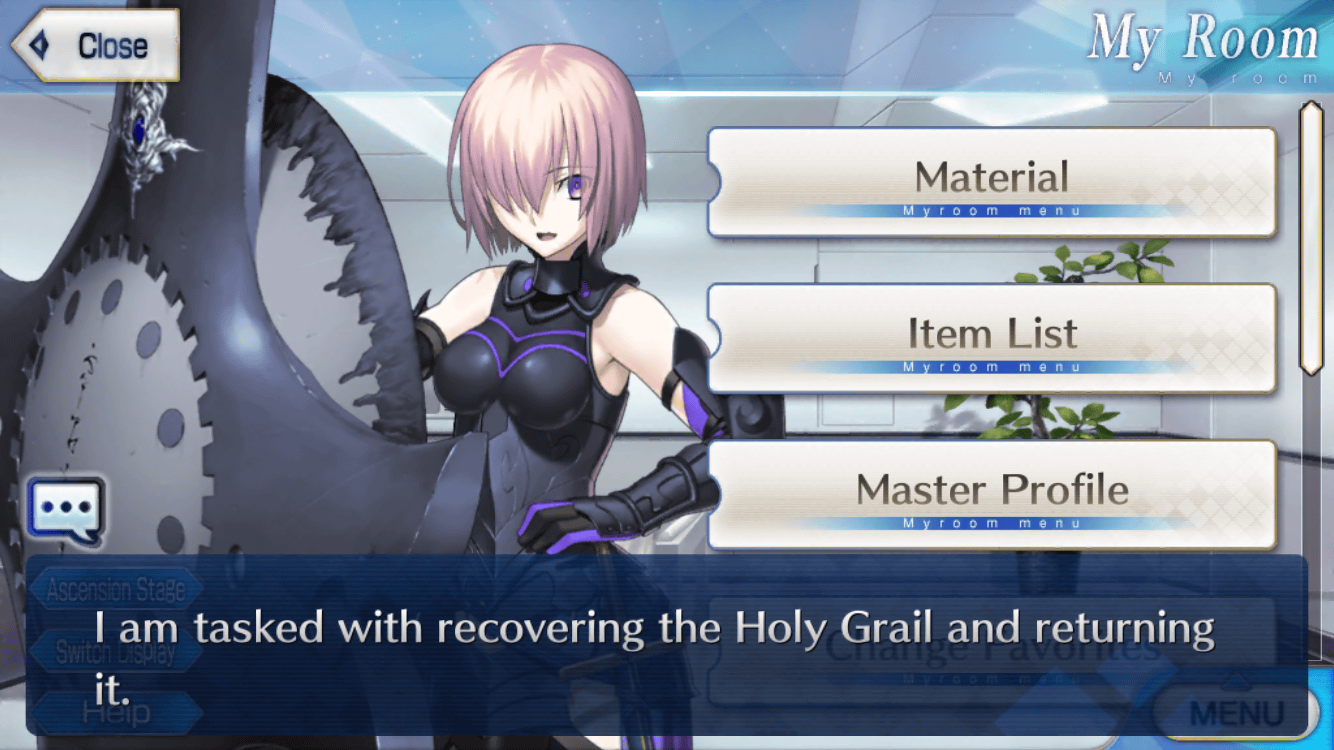Open the Help button

point(115,714)
